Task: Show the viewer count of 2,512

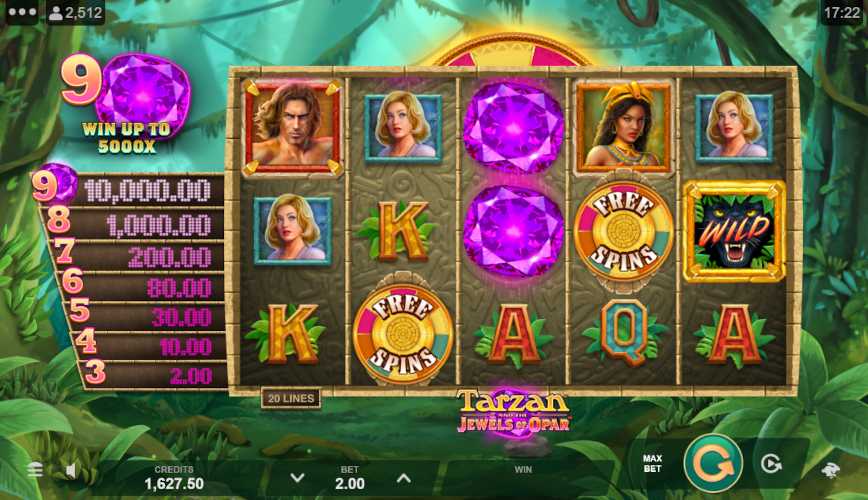Action: (x=75, y=13)
